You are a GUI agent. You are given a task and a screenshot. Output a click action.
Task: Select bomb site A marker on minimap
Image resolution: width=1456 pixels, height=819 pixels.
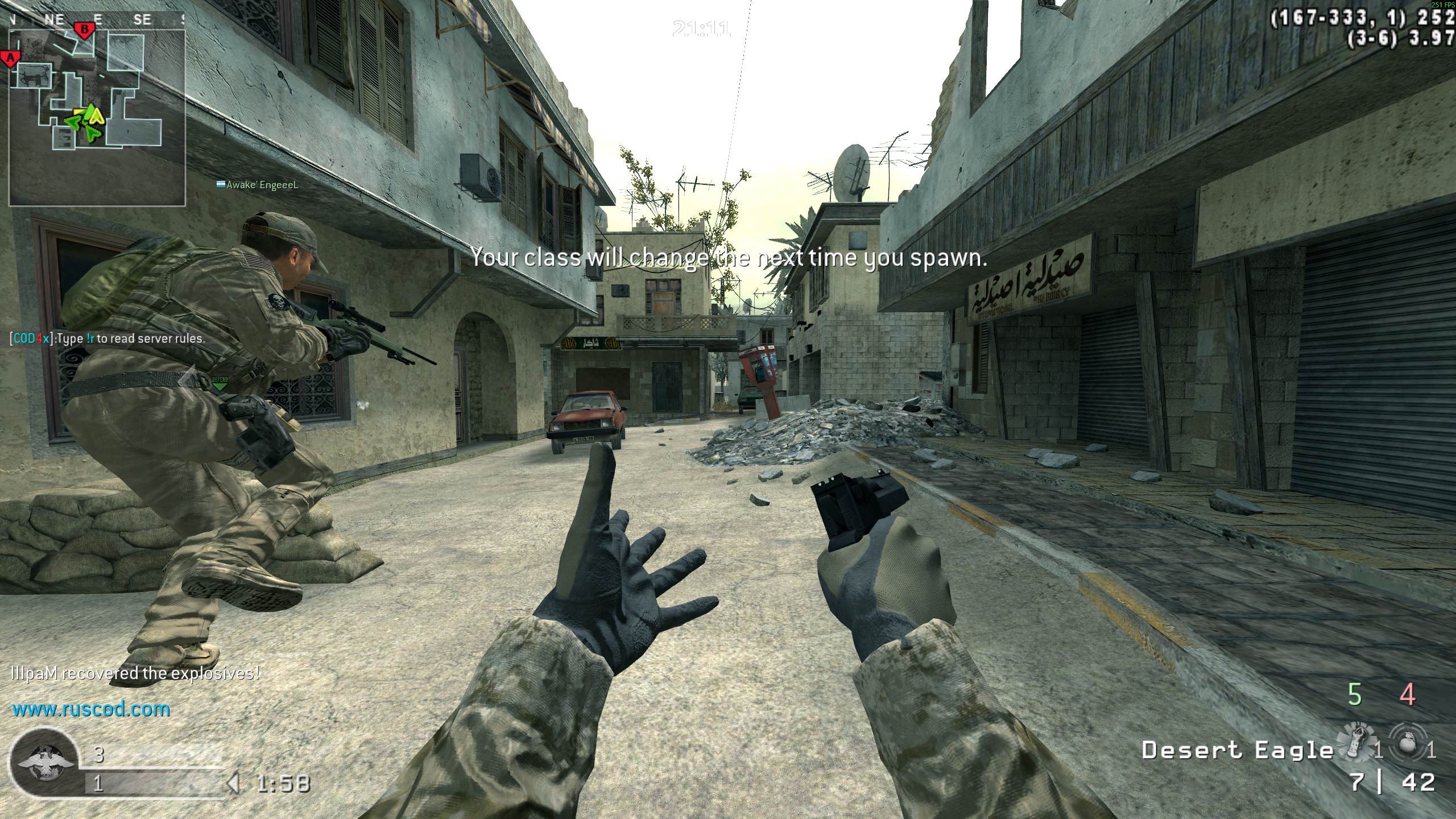tap(10, 58)
